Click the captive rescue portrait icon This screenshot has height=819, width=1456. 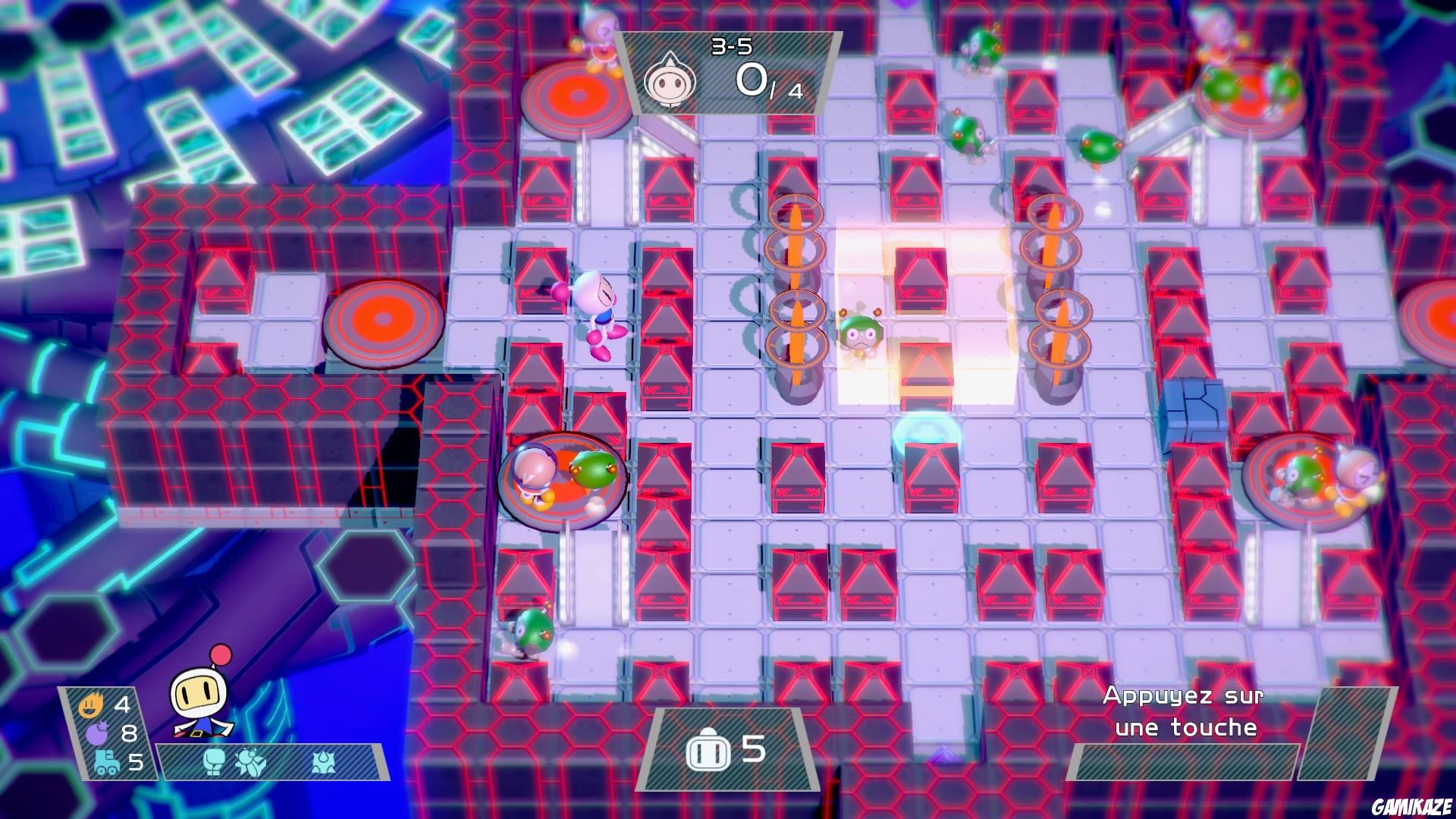tap(672, 83)
